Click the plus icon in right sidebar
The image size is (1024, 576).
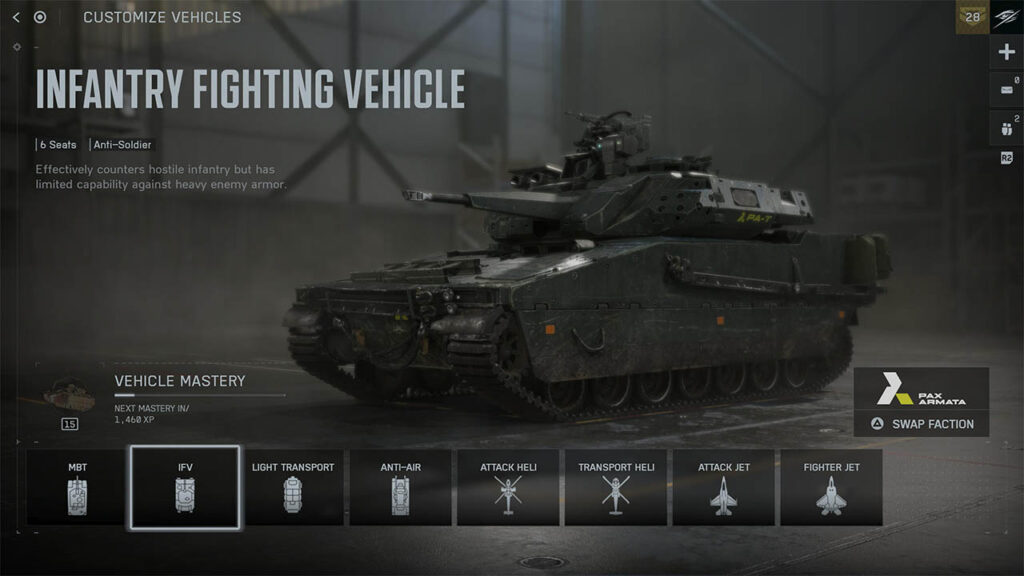tap(1006, 53)
